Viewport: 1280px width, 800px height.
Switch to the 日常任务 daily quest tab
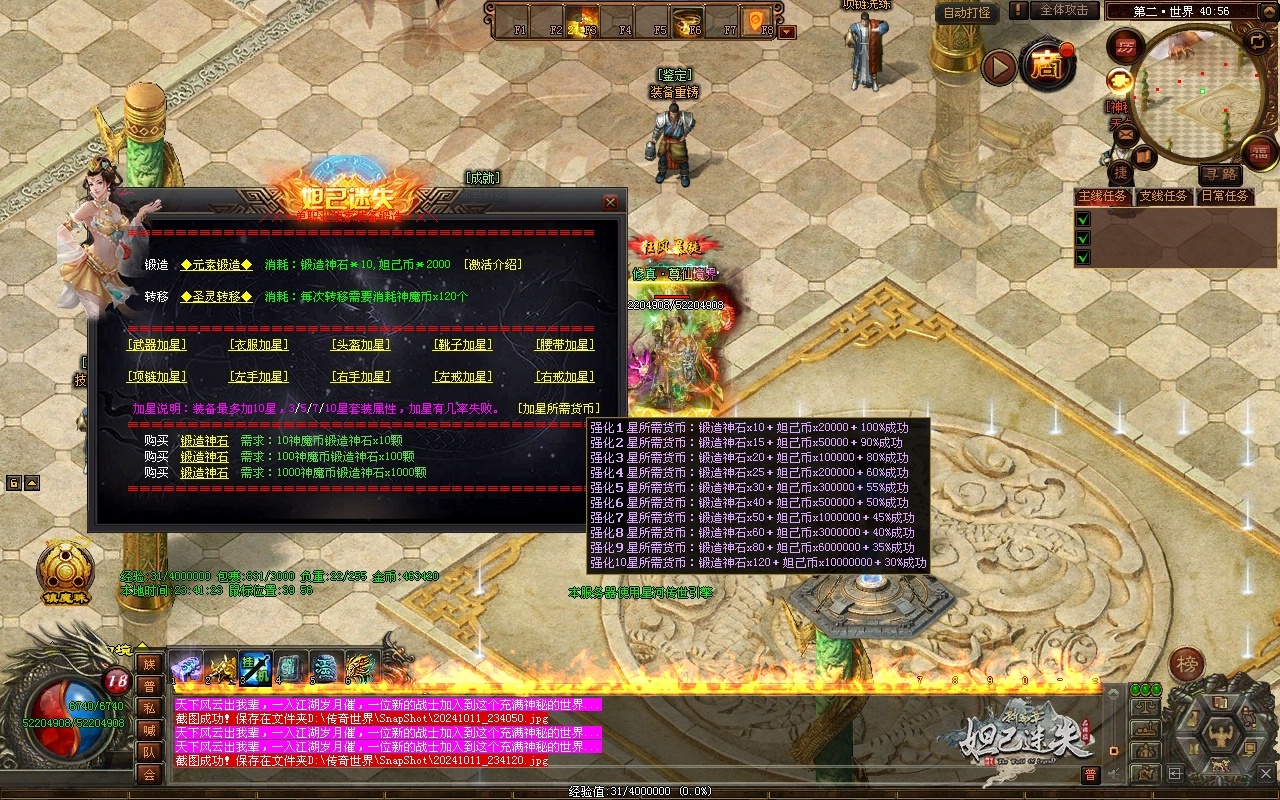(1225, 196)
